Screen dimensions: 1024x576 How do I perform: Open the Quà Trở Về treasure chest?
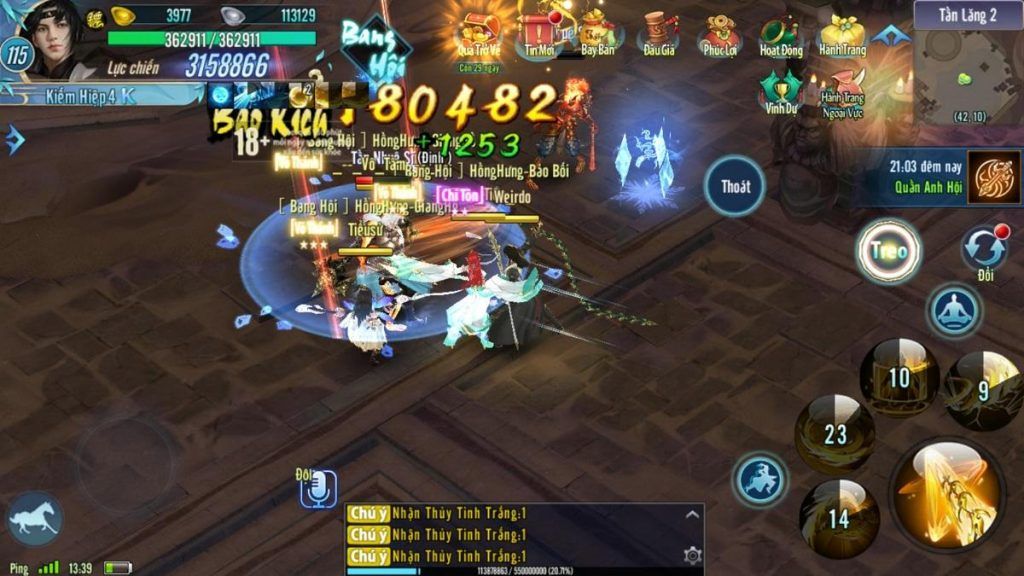pos(478,35)
